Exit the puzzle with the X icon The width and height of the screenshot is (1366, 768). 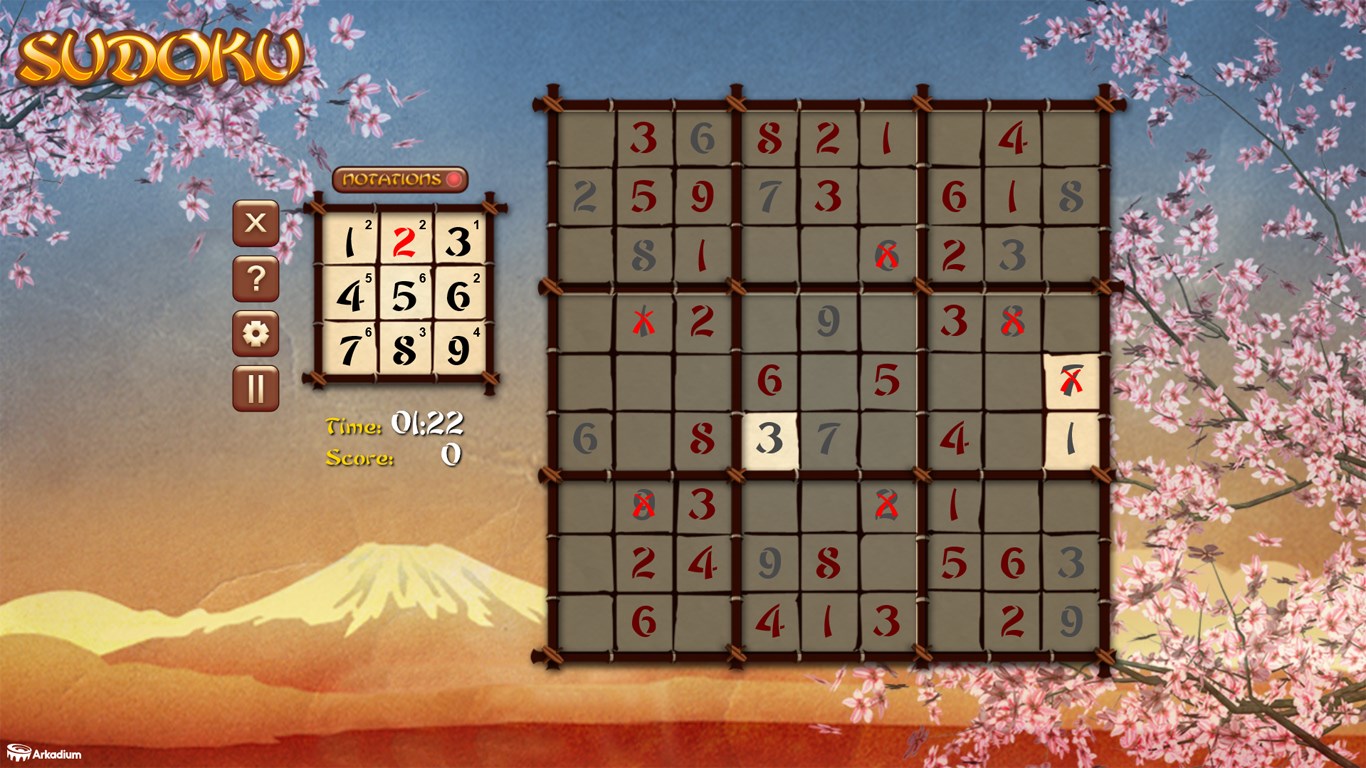point(254,222)
